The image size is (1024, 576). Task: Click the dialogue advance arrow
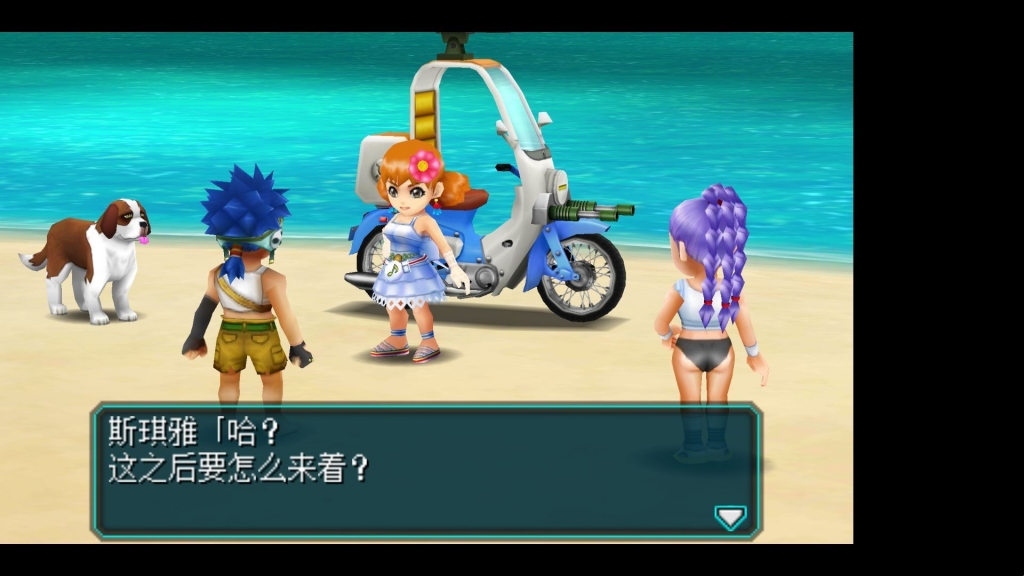(730, 517)
